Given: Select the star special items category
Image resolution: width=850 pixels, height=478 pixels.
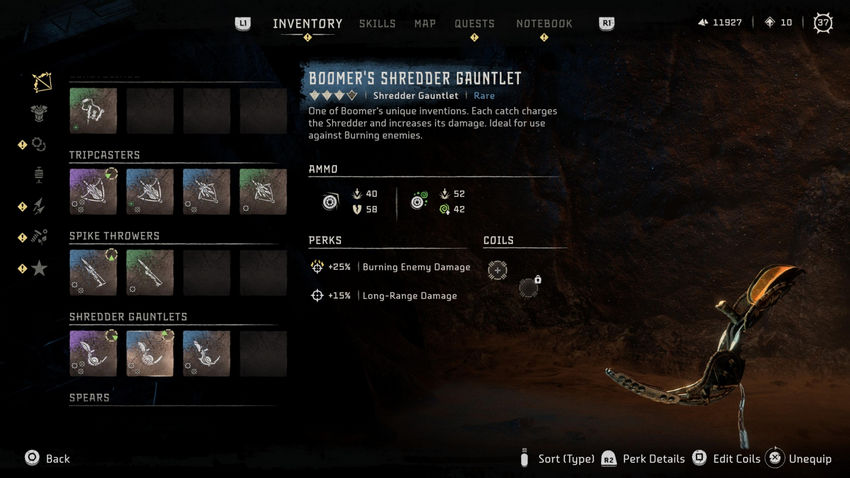Looking at the screenshot, I should (x=40, y=267).
